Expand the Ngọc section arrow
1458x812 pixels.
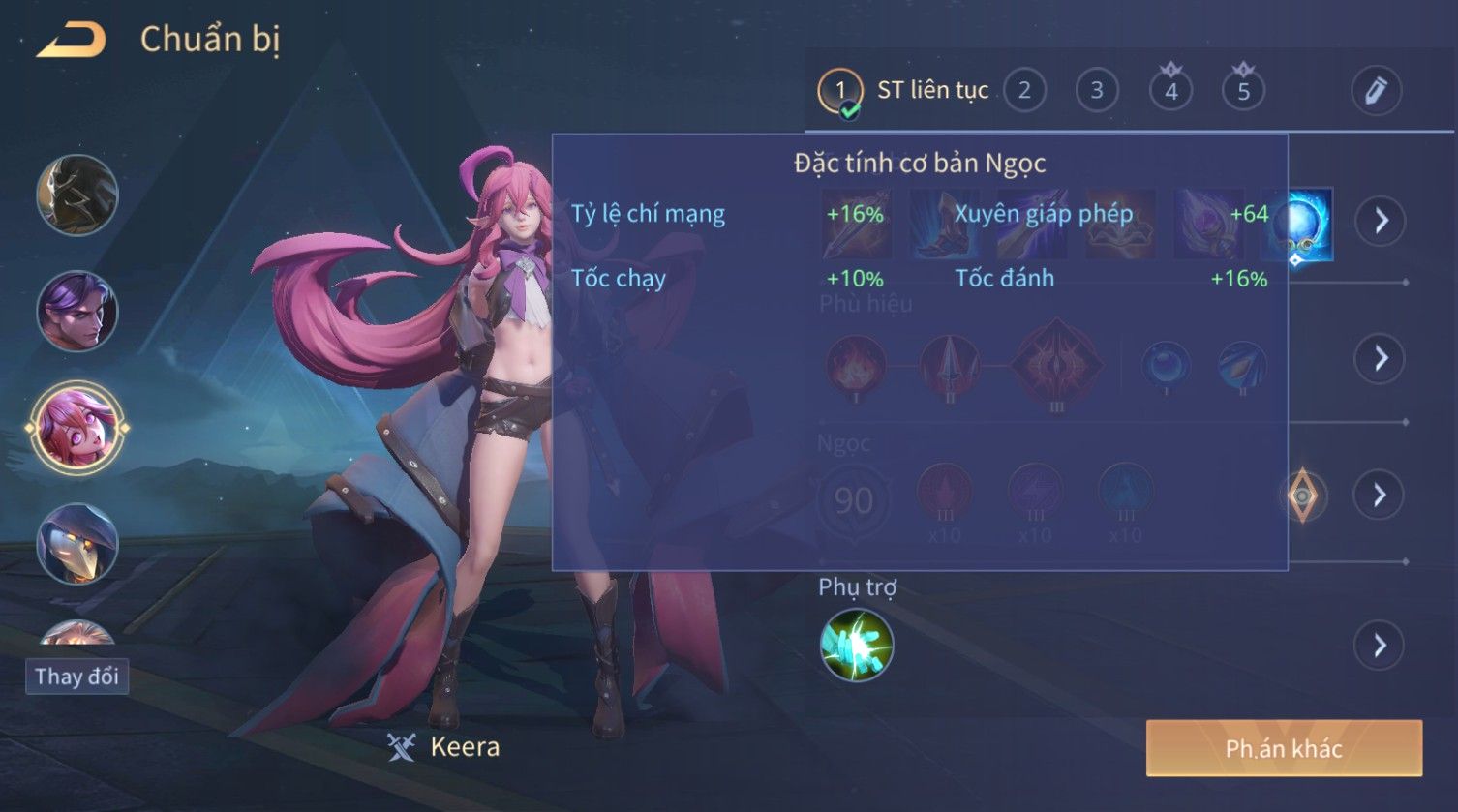coord(1381,496)
